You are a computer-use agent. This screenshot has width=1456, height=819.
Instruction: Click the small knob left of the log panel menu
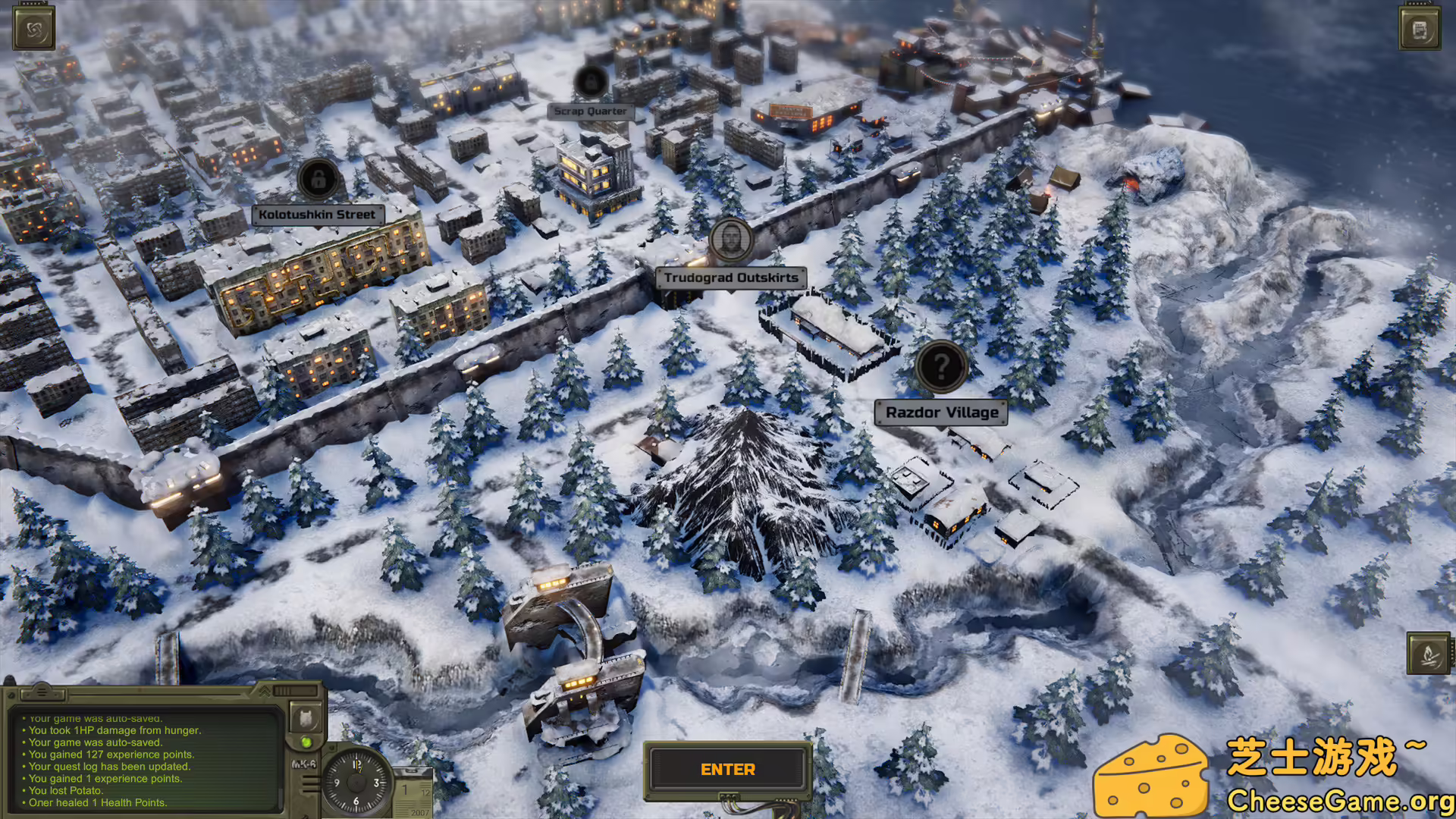coord(11,694)
